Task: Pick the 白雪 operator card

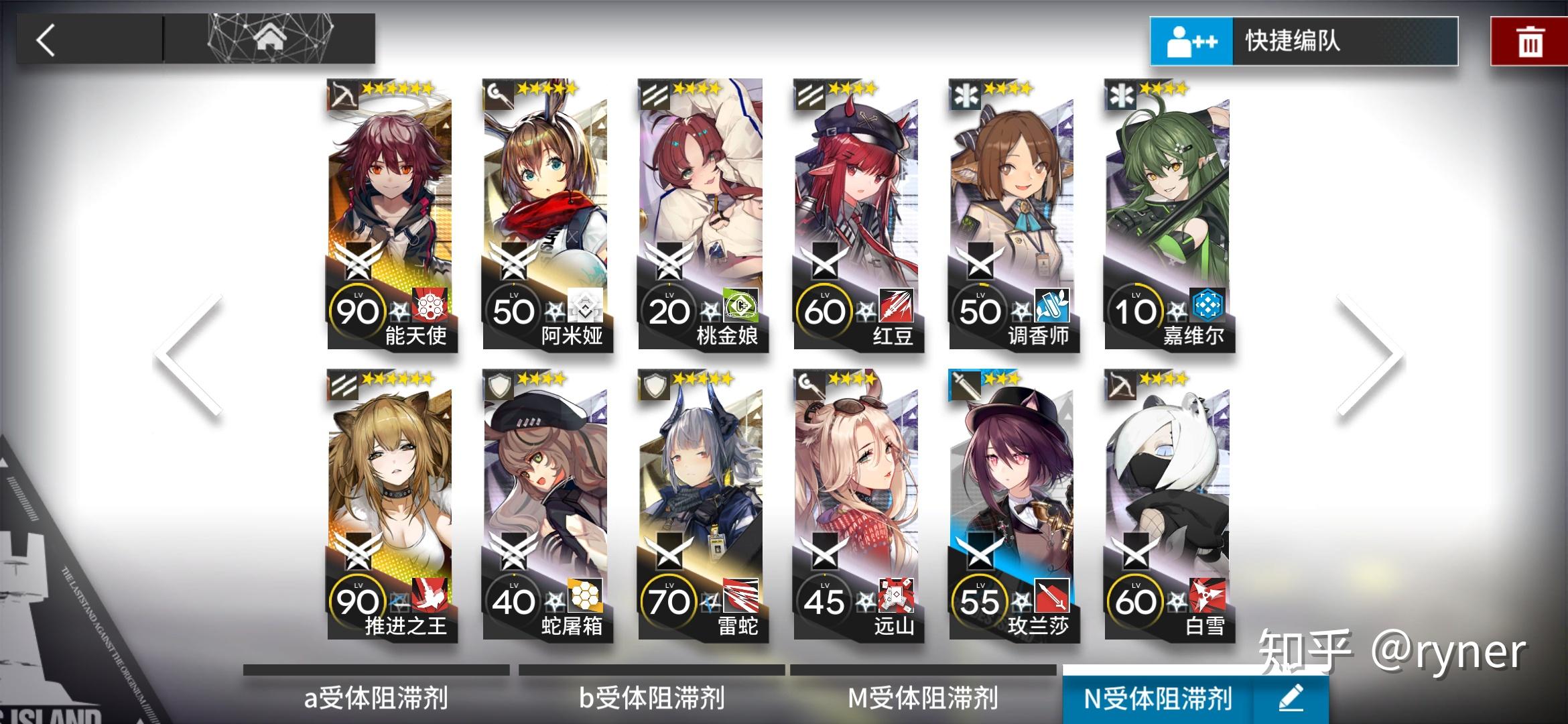Action: (1168, 505)
